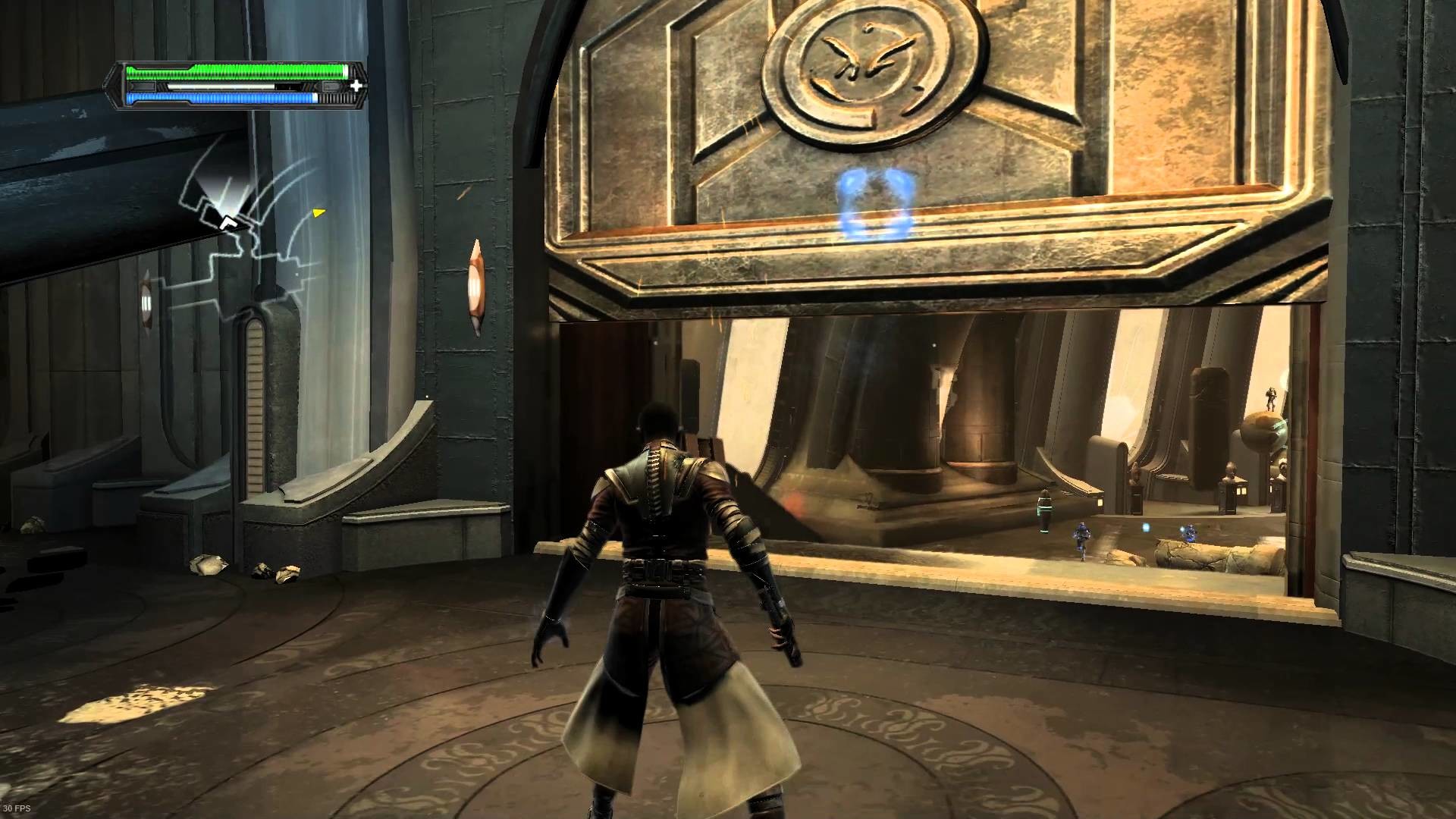This screenshot has height=819, width=1456.
Task: Click the blue Force energy bar
Action: click(x=220, y=99)
